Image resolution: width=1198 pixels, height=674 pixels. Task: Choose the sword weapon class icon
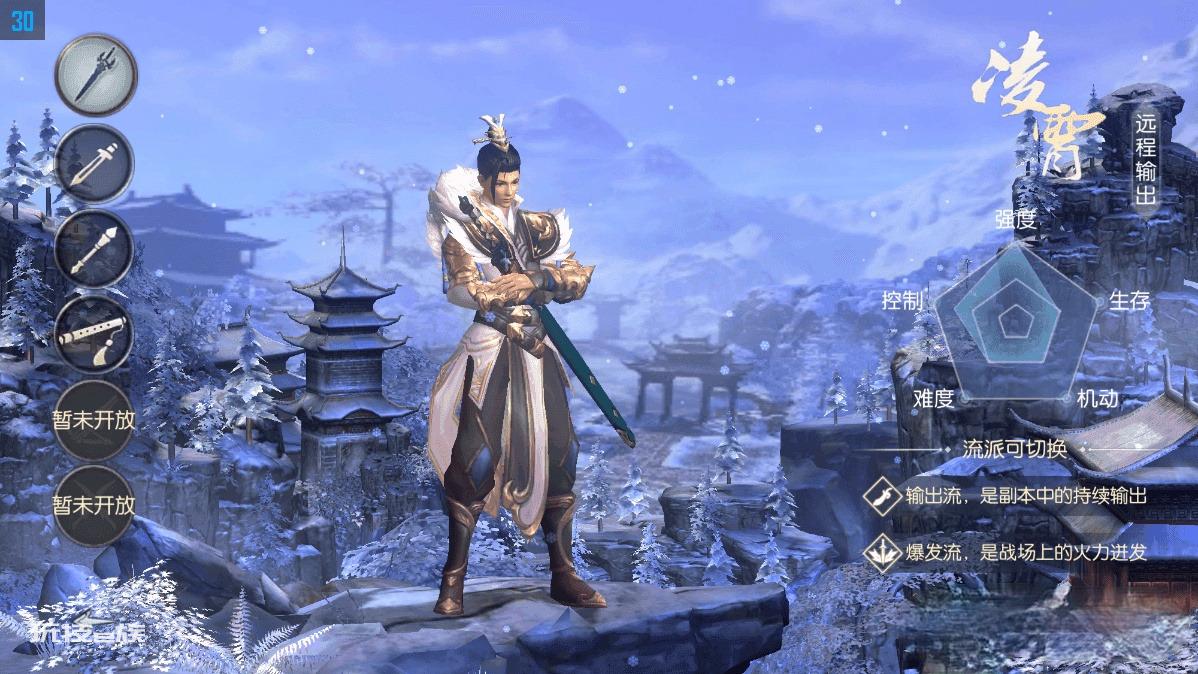pos(95,162)
